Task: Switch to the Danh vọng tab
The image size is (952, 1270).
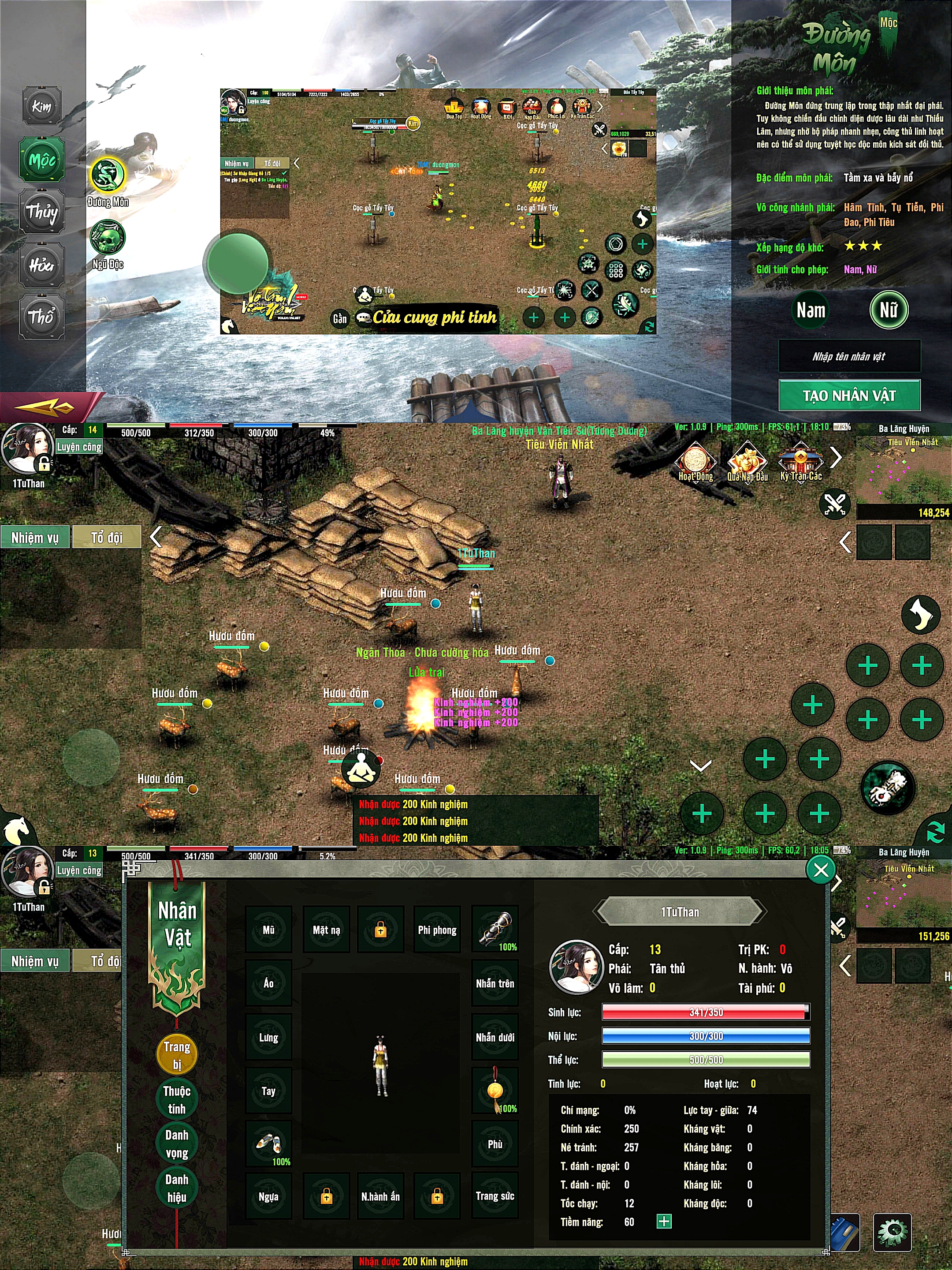Action: click(177, 1144)
